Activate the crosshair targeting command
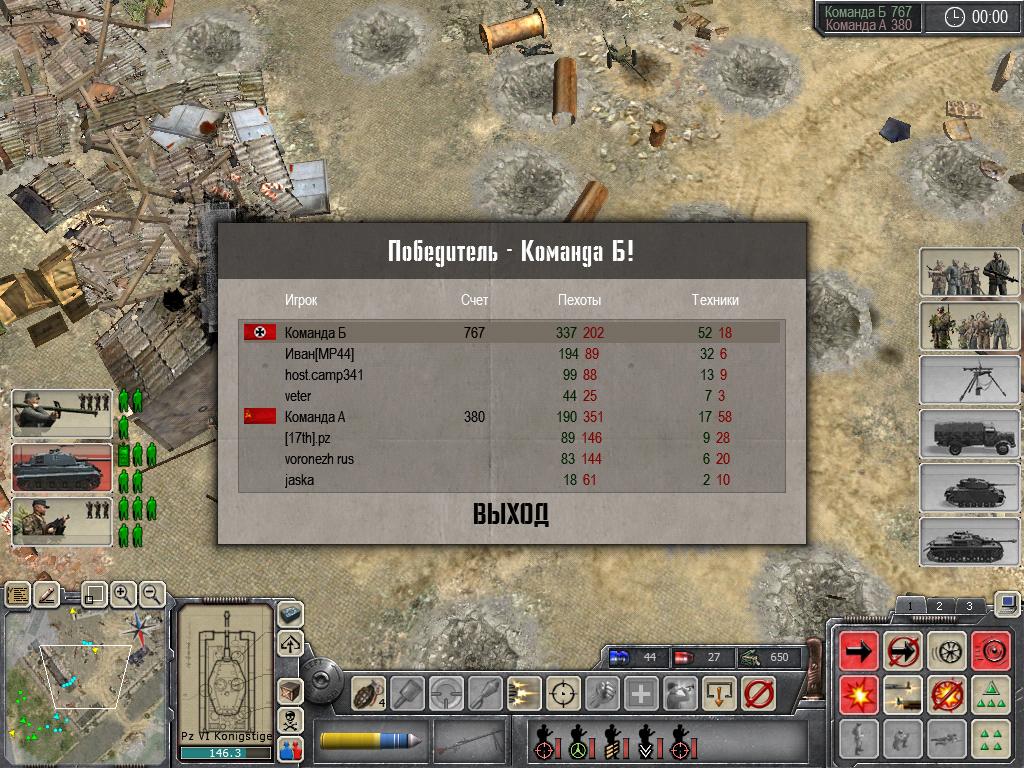Viewport: 1024px width, 768px height. coord(565,692)
